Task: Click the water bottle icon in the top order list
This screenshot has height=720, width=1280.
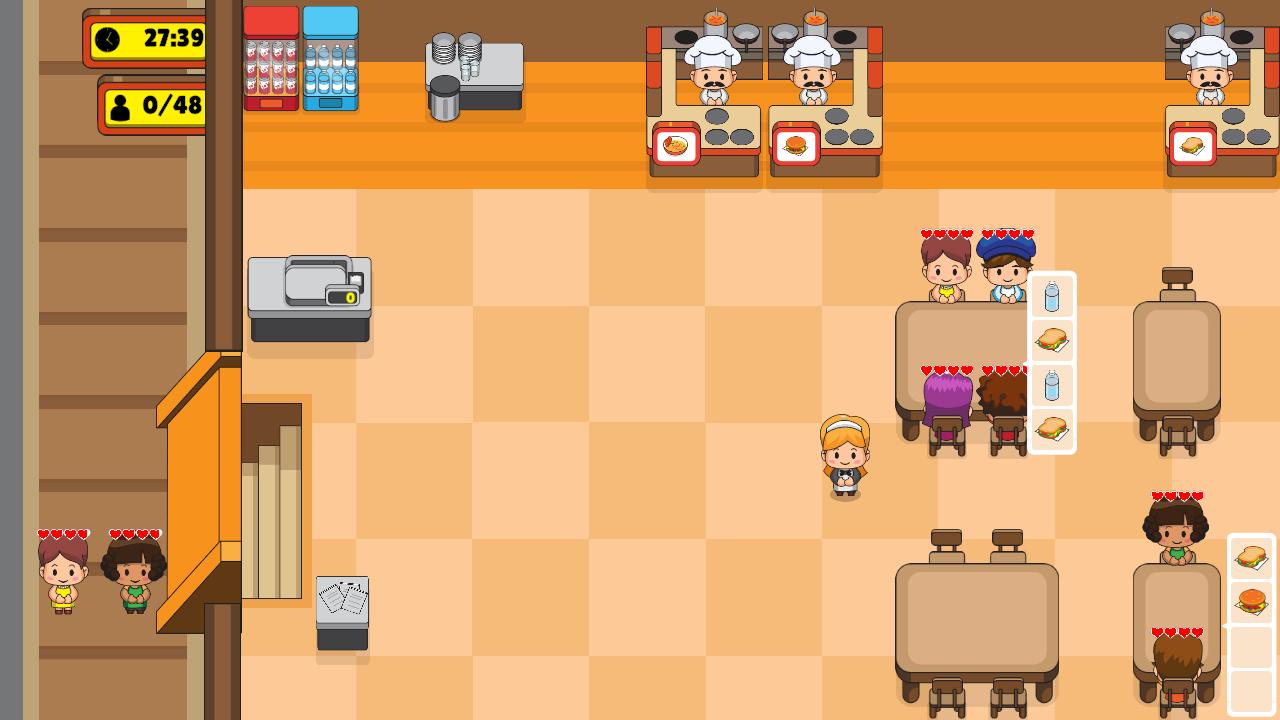Action: tap(1052, 295)
